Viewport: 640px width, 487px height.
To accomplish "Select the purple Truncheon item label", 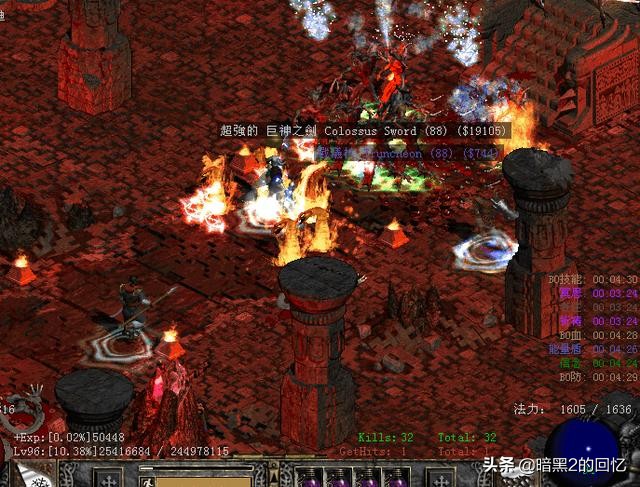I will pyautogui.click(x=407, y=154).
